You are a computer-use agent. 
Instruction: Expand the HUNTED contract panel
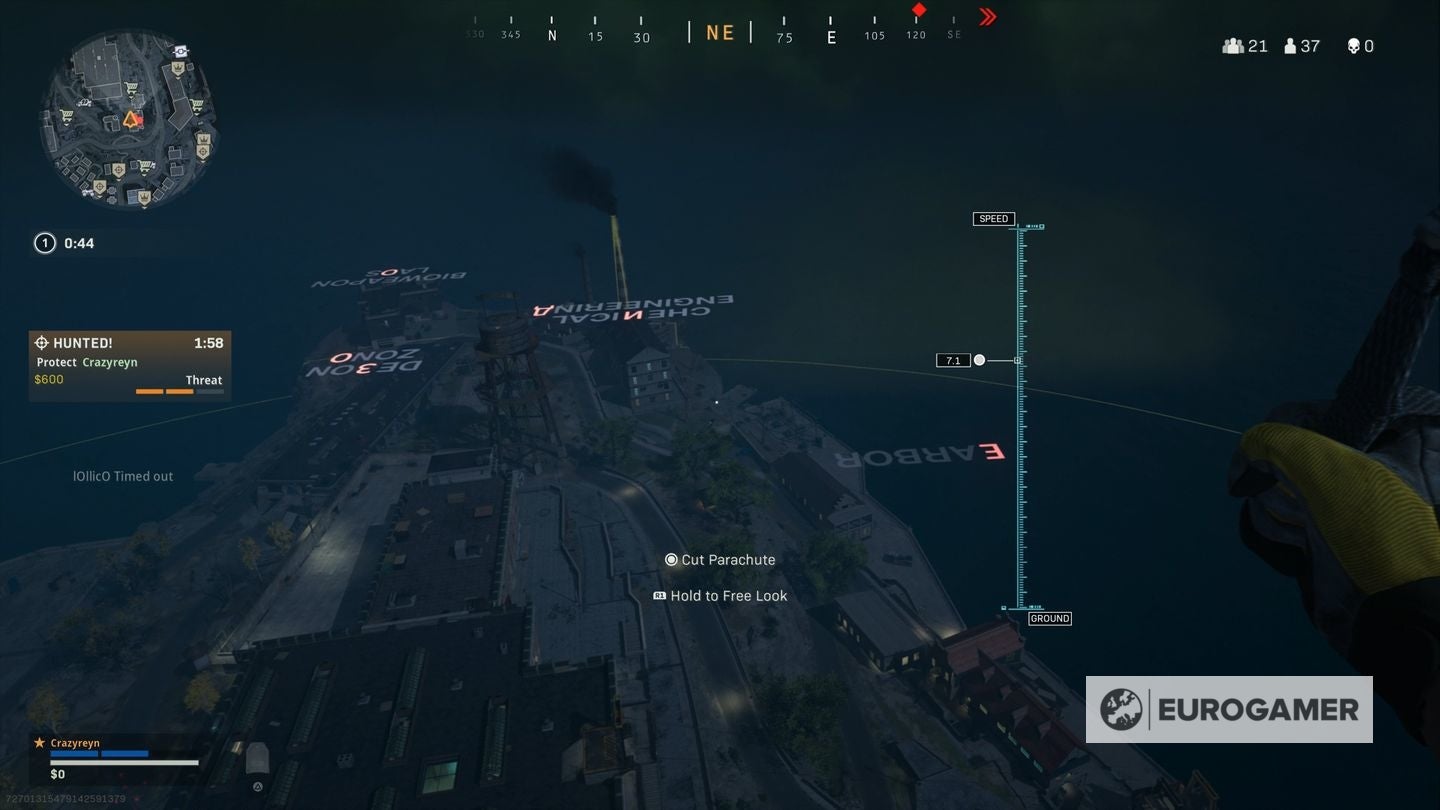[130, 360]
